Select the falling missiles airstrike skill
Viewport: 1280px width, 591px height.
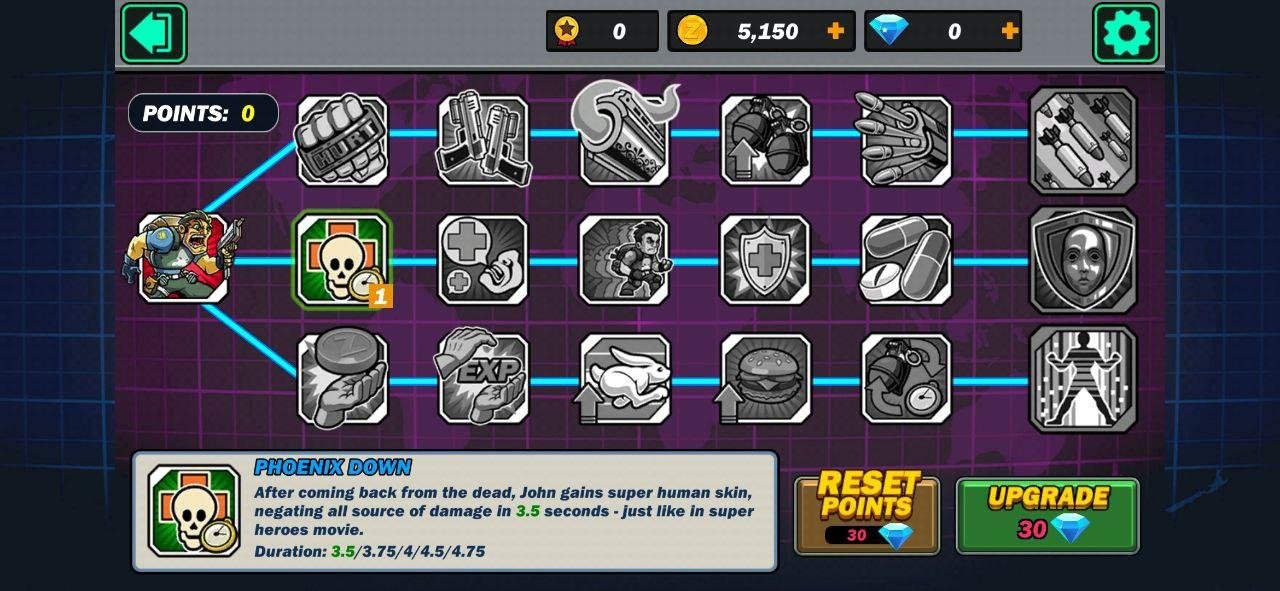pyautogui.click(x=1082, y=140)
